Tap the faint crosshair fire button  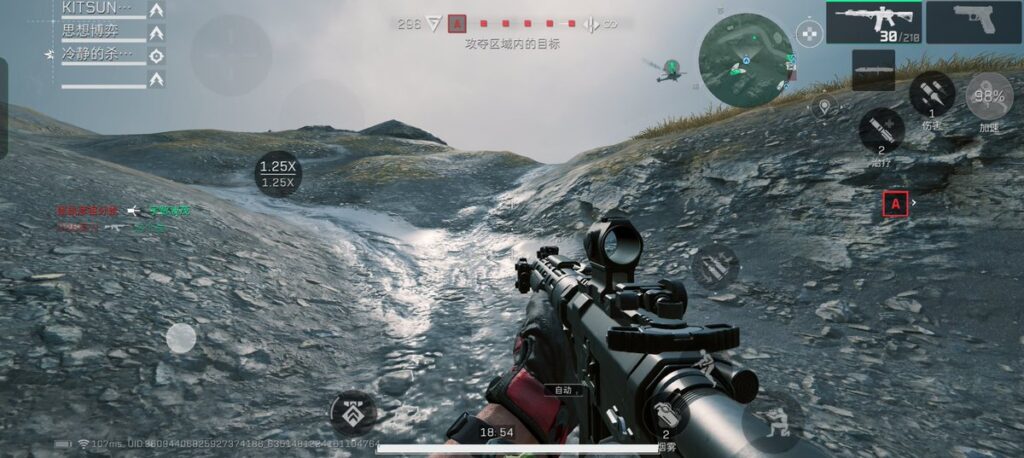coord(231,55)
